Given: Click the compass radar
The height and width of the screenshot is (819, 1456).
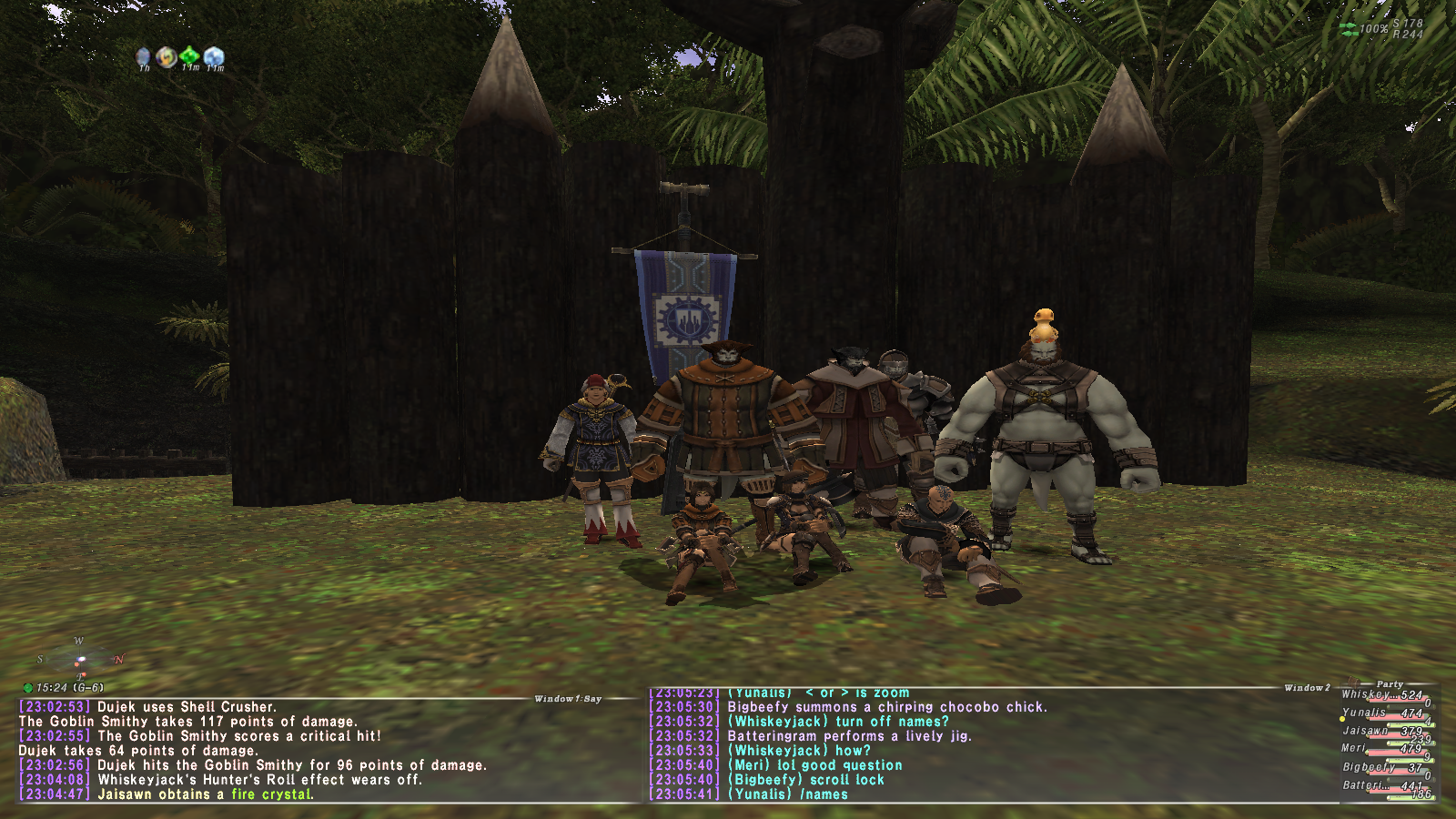Looking at the screenshot, I should coord(80,659).
